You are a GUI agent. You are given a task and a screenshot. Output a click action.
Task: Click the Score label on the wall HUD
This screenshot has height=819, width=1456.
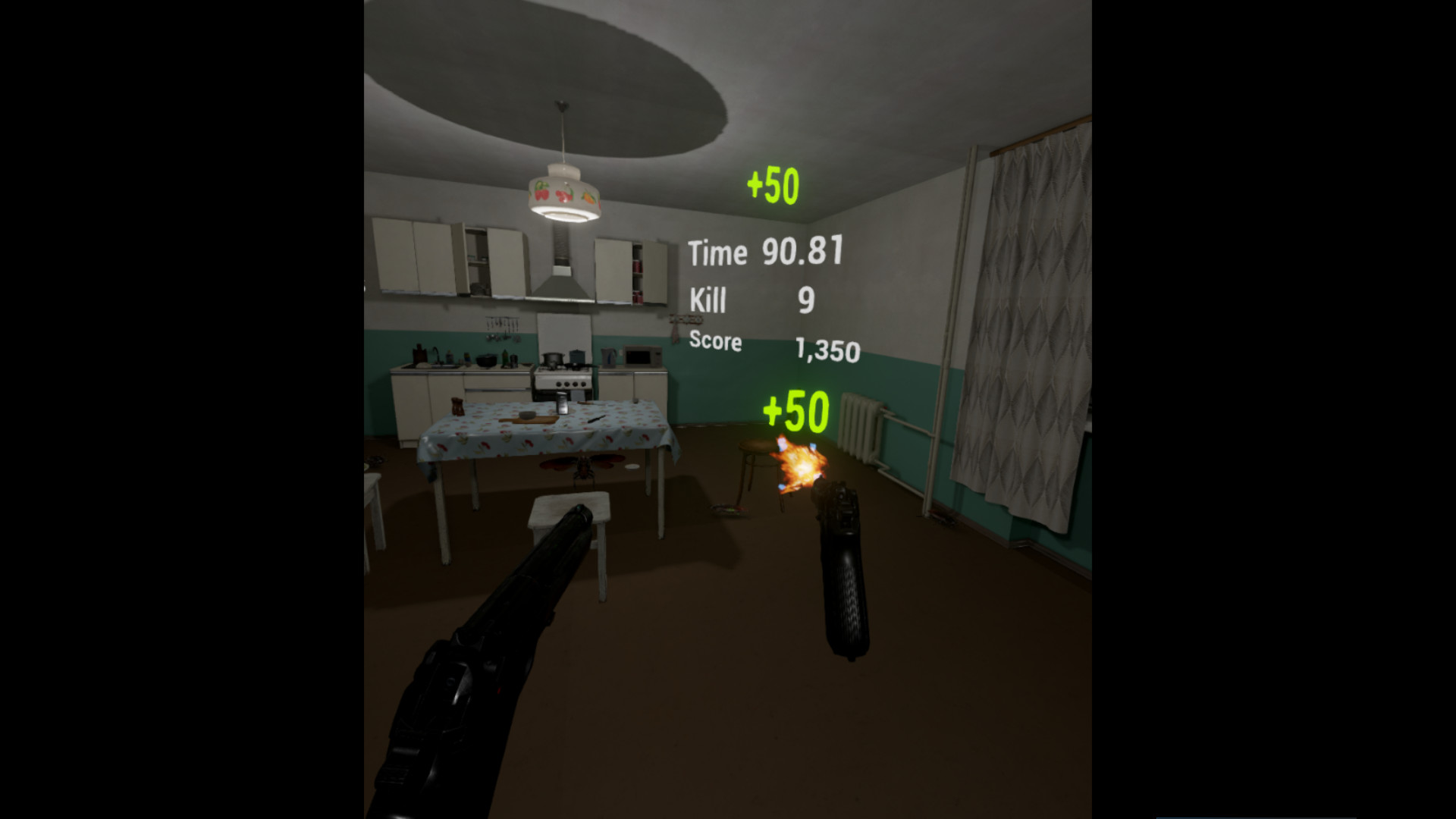(x=715, y=343)
